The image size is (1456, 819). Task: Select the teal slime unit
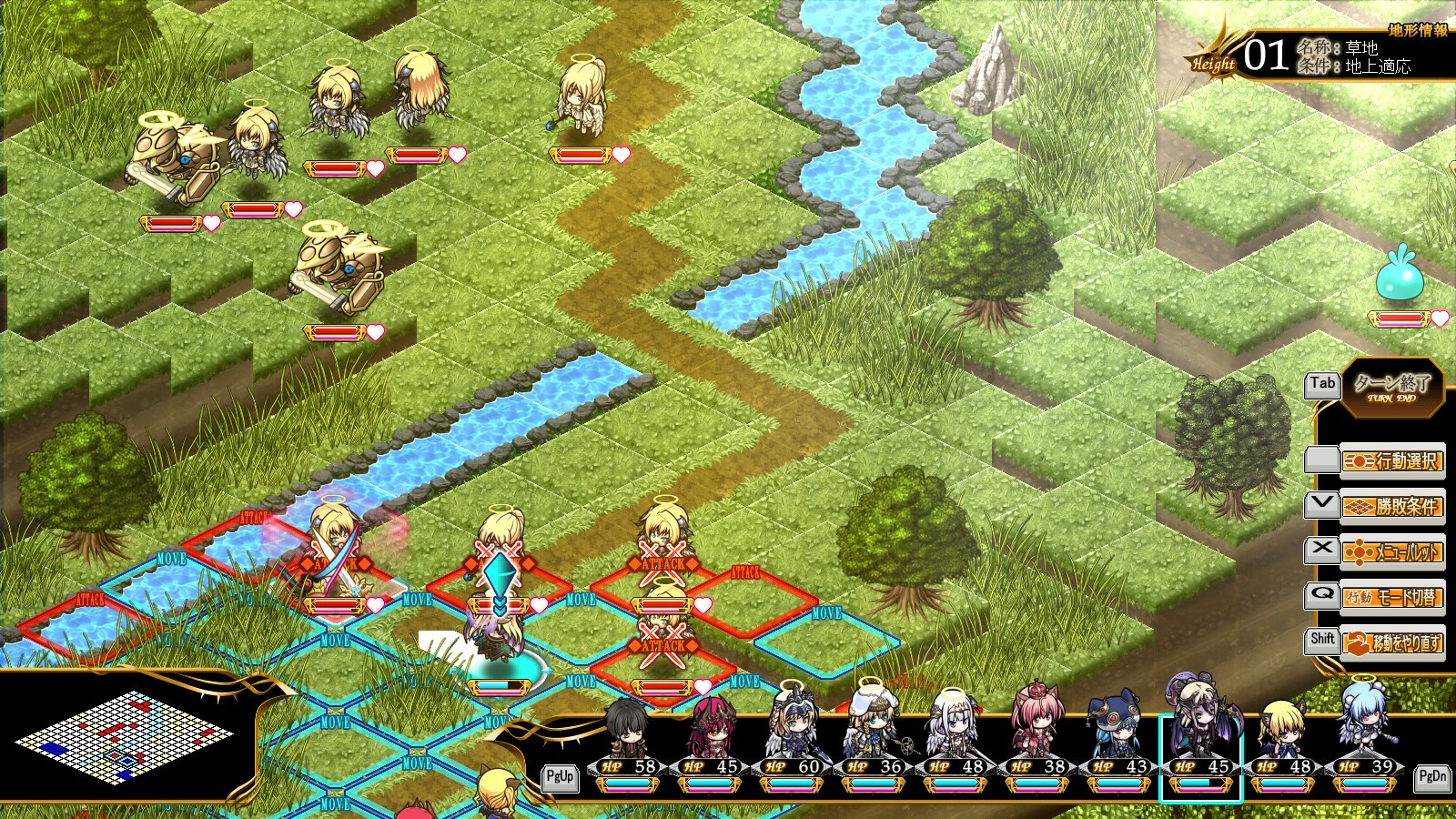point(1400,278)
